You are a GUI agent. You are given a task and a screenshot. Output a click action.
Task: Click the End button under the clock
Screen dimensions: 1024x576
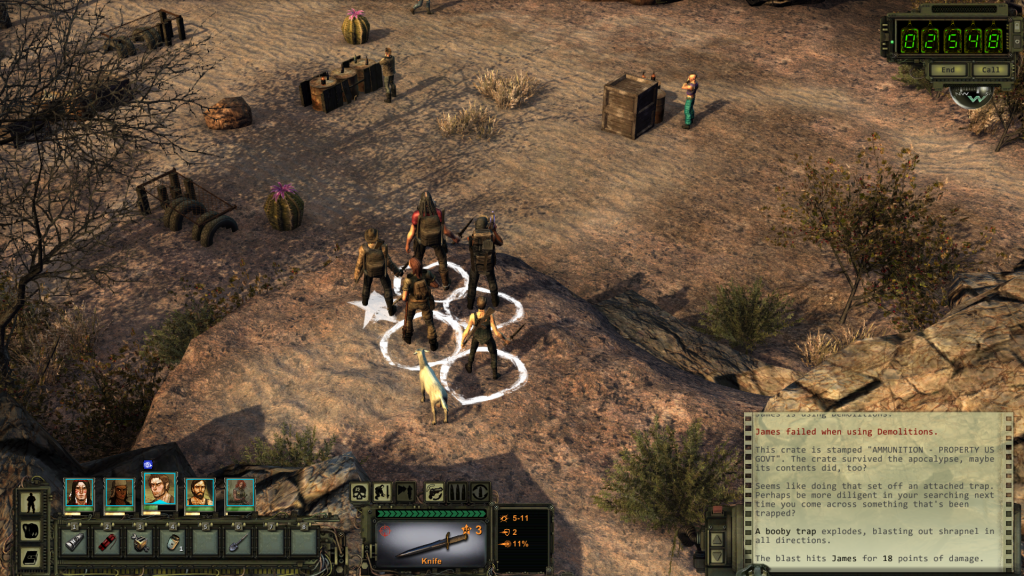(x=948, y=70)
